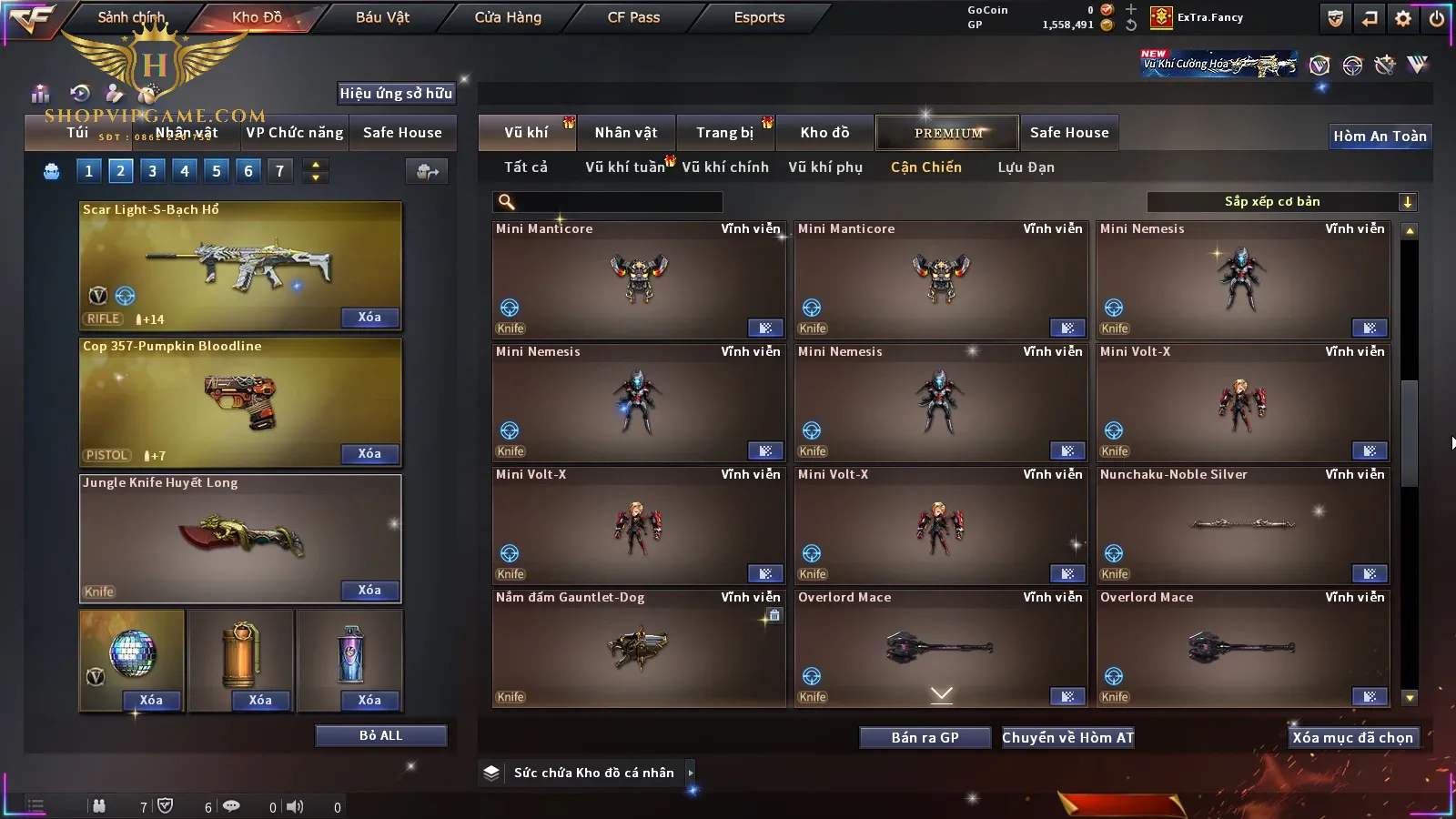Switch to the Trang bị tab

724,133
